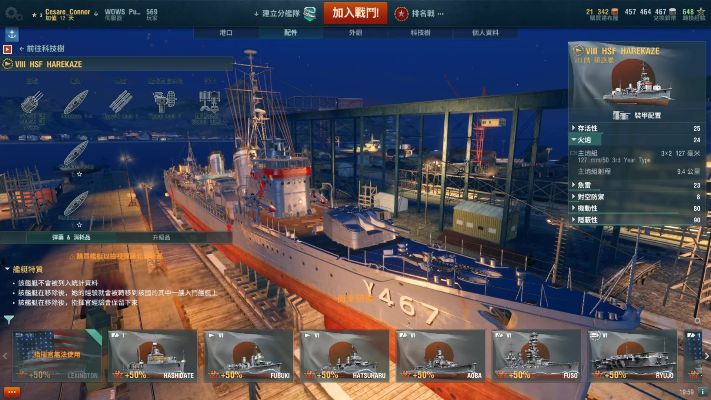Switch to the 港口 tab

pos(227,32)
